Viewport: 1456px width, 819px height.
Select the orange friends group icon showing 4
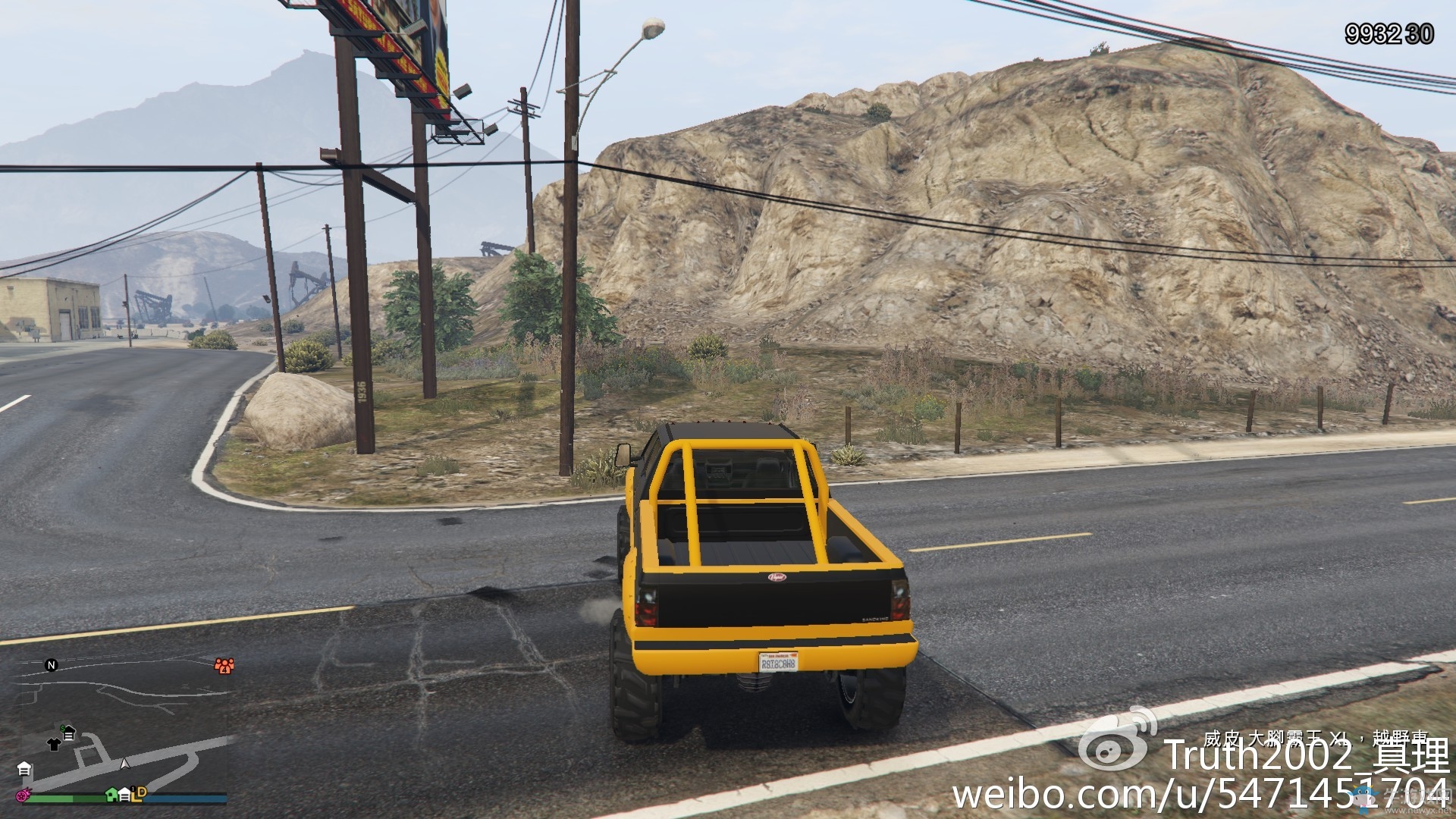click(x=224, y=666)
